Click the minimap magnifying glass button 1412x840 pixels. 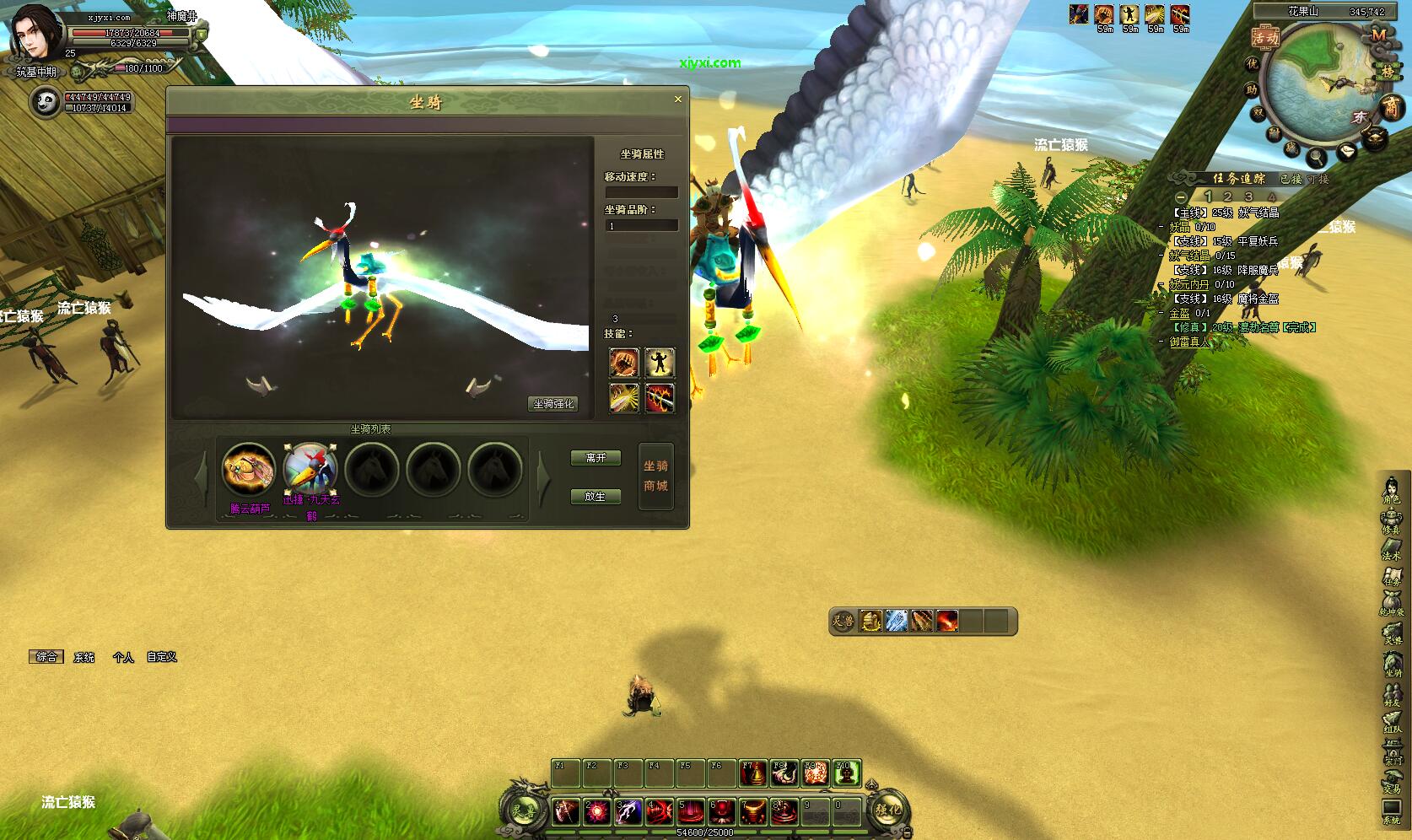1315,156
